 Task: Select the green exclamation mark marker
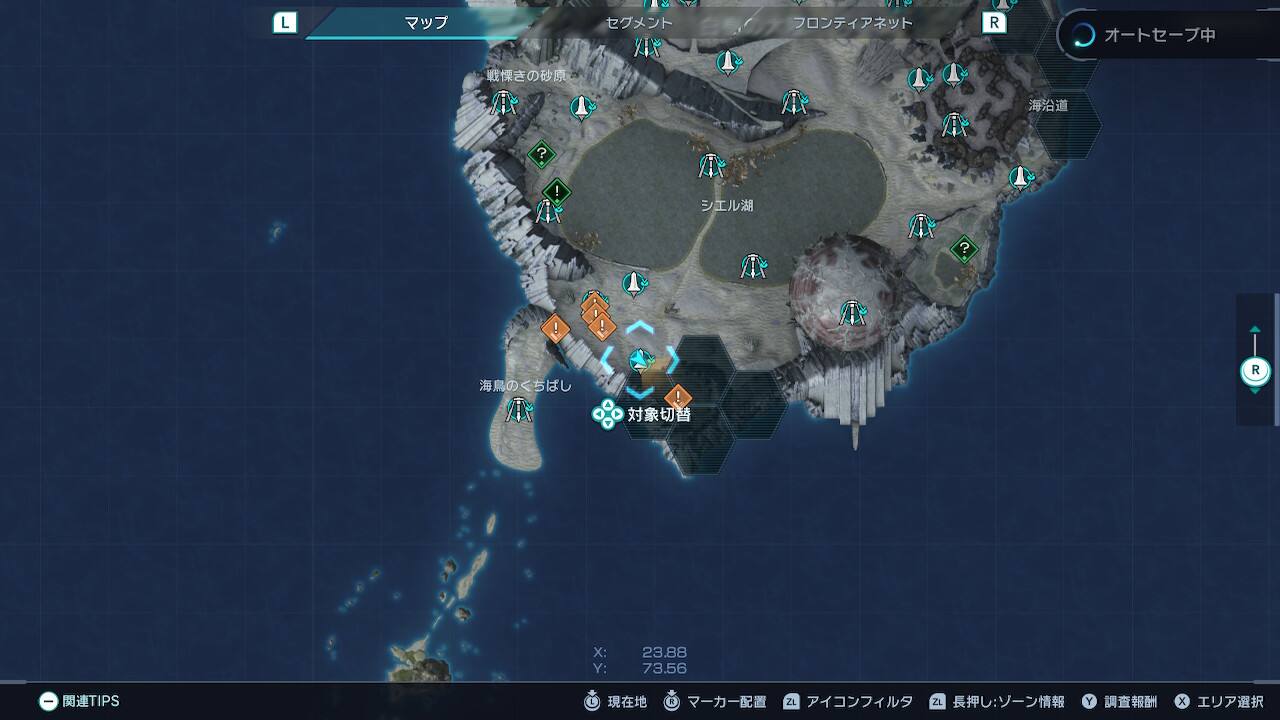[556, 191]
